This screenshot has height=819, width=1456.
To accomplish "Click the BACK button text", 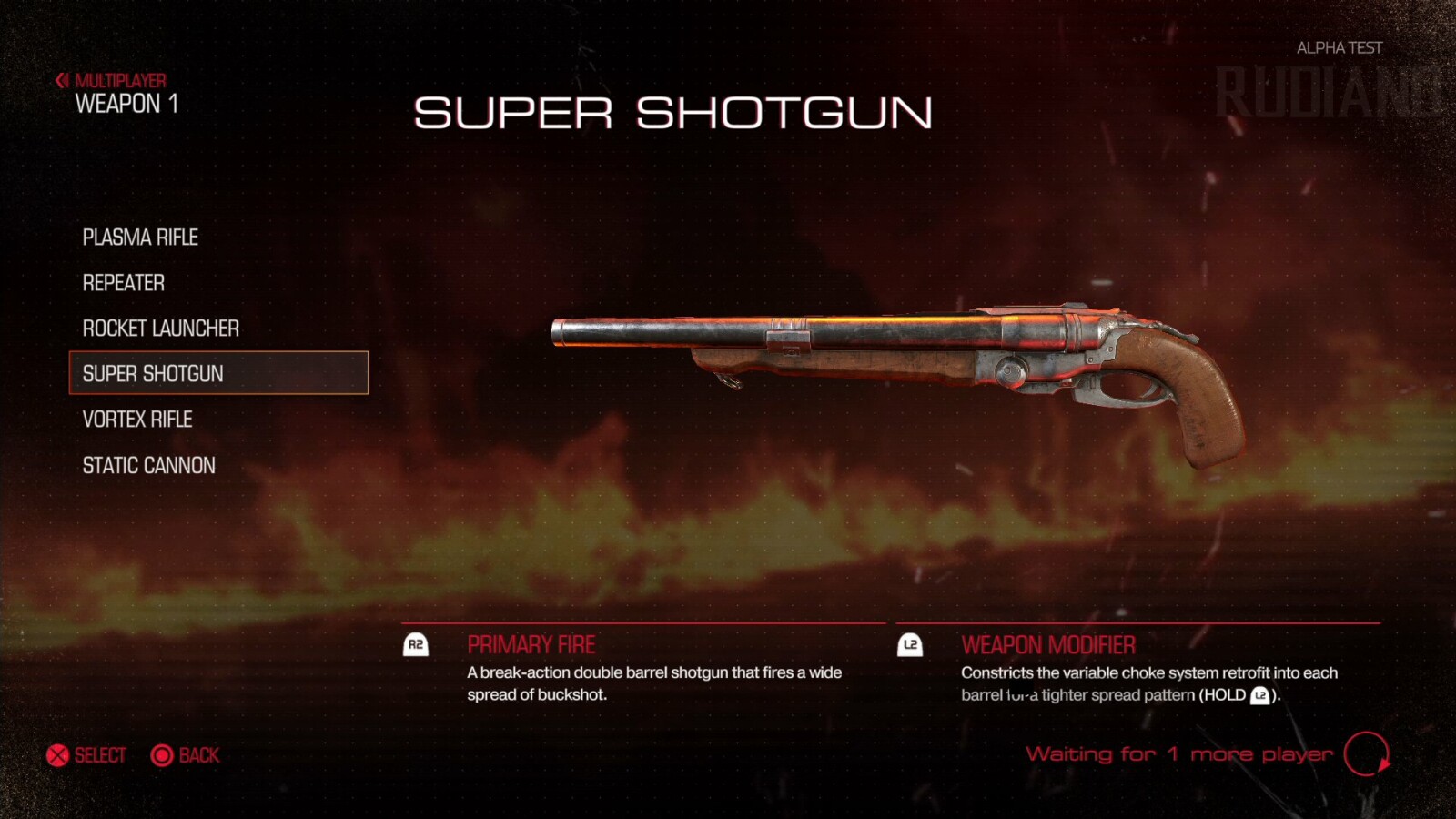I will click(x=198, y=755).
